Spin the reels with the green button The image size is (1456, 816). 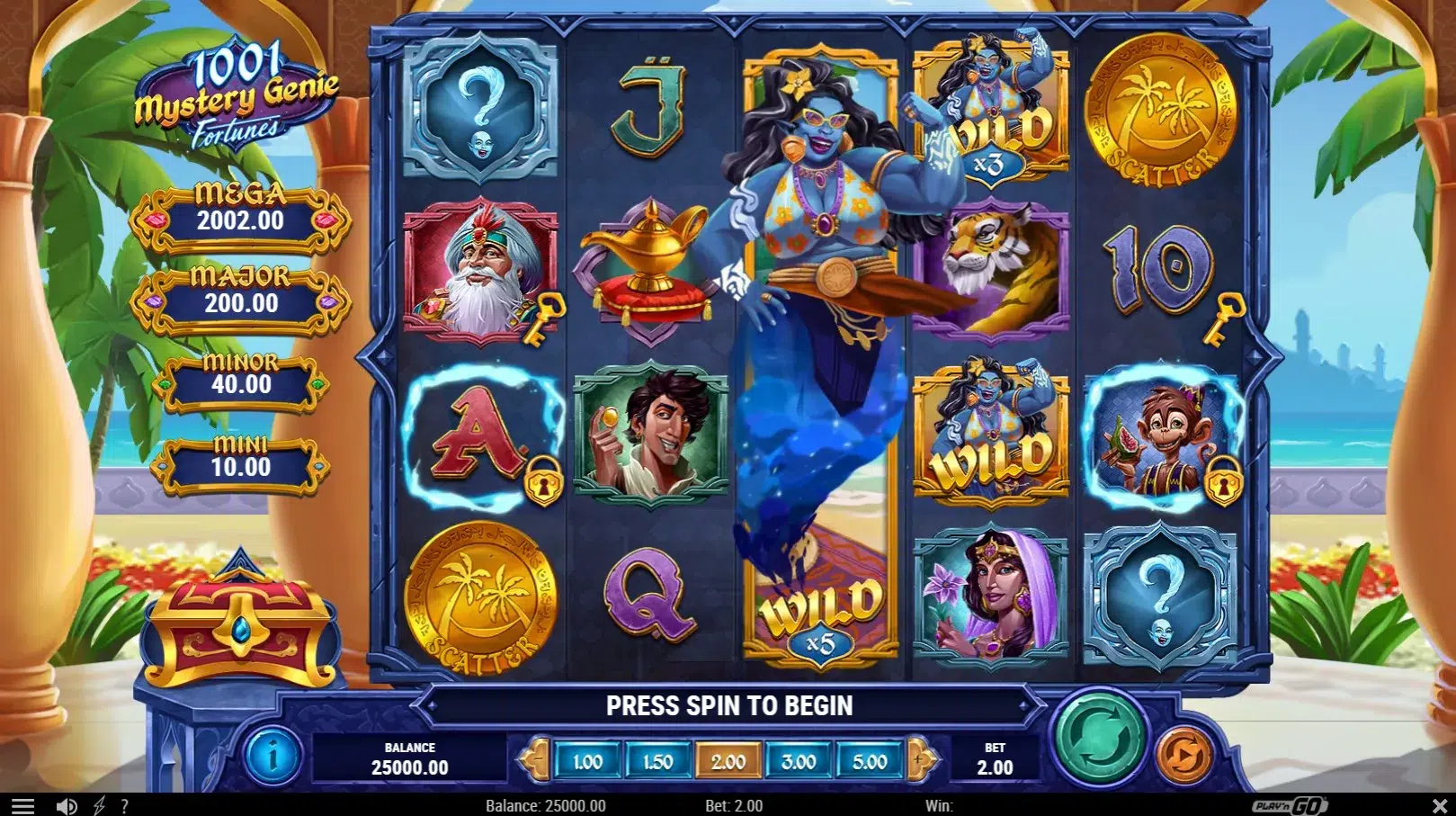point(1099,740)
